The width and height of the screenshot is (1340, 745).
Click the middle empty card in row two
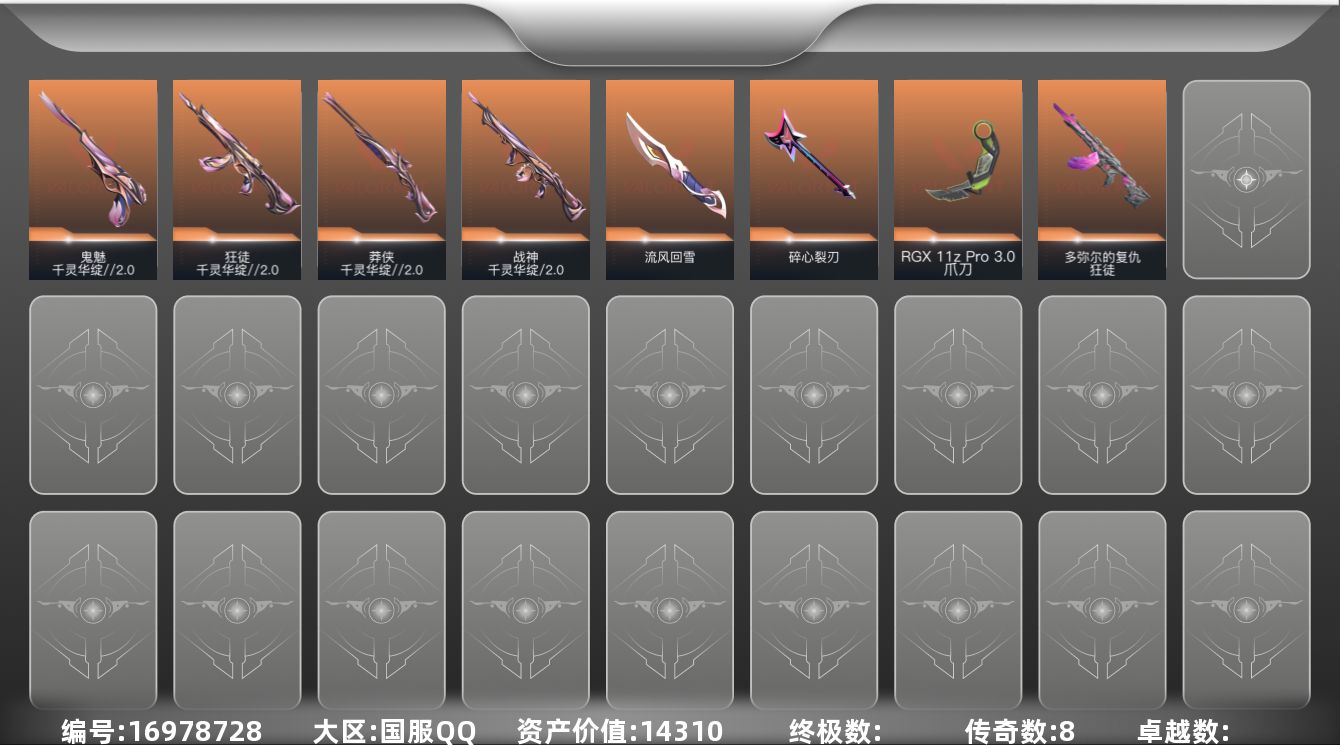669,394
